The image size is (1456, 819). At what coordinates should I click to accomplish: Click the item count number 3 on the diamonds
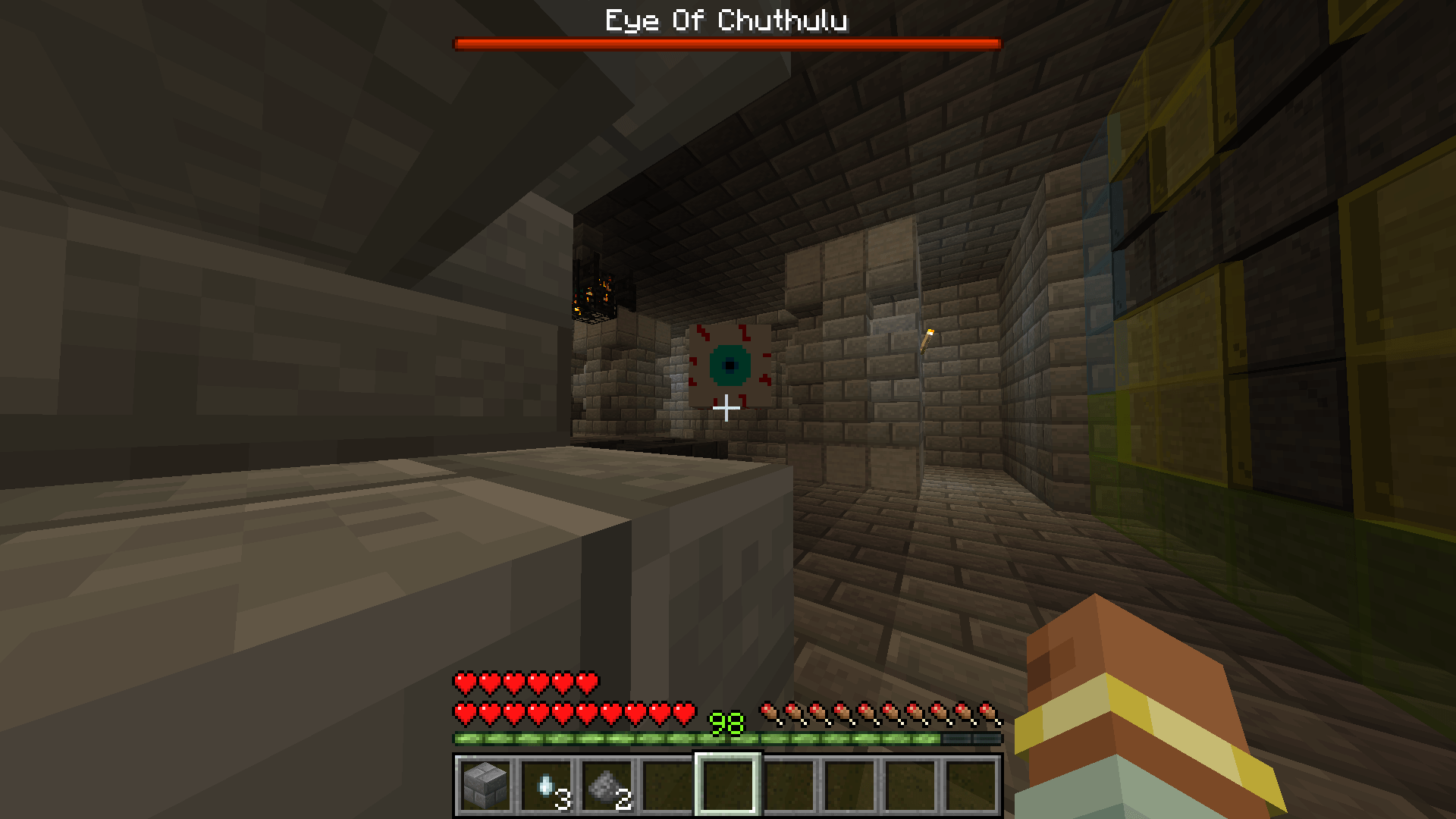(x=562, y=798)
